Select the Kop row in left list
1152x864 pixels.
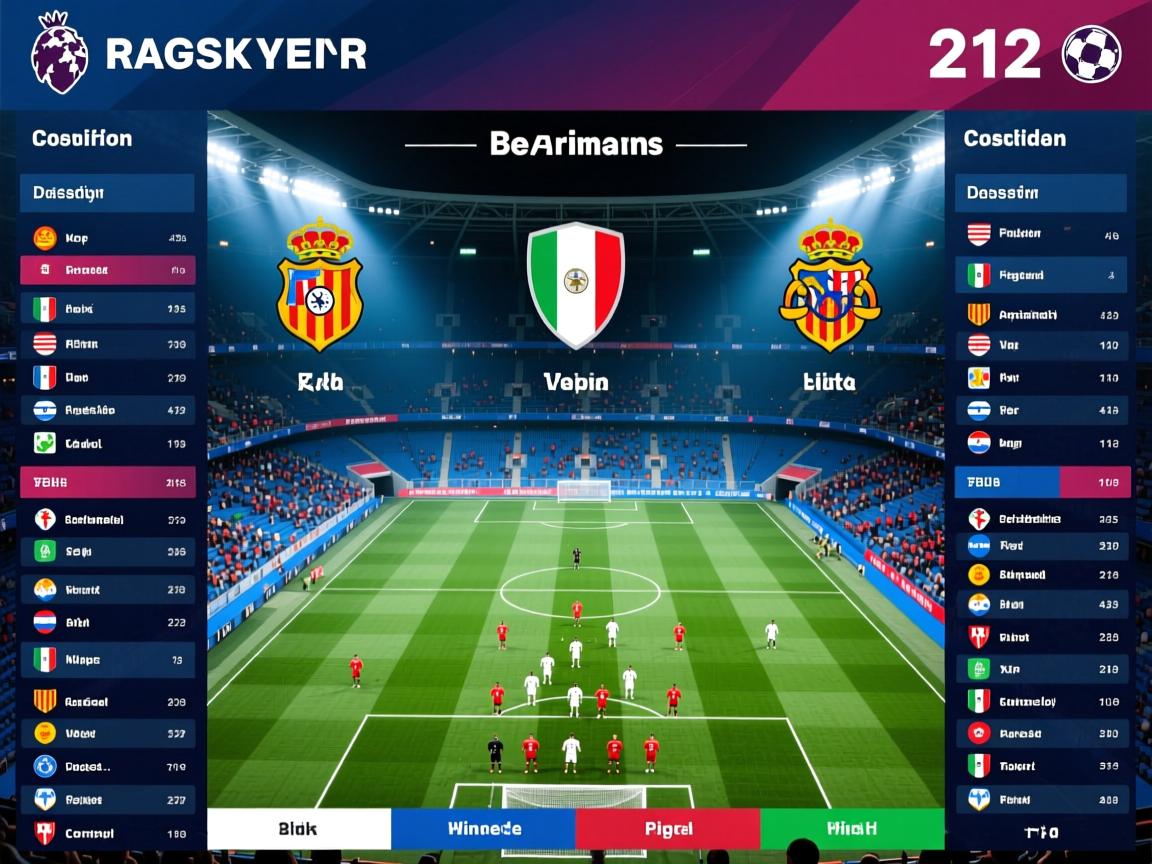[x=107, y=238]
